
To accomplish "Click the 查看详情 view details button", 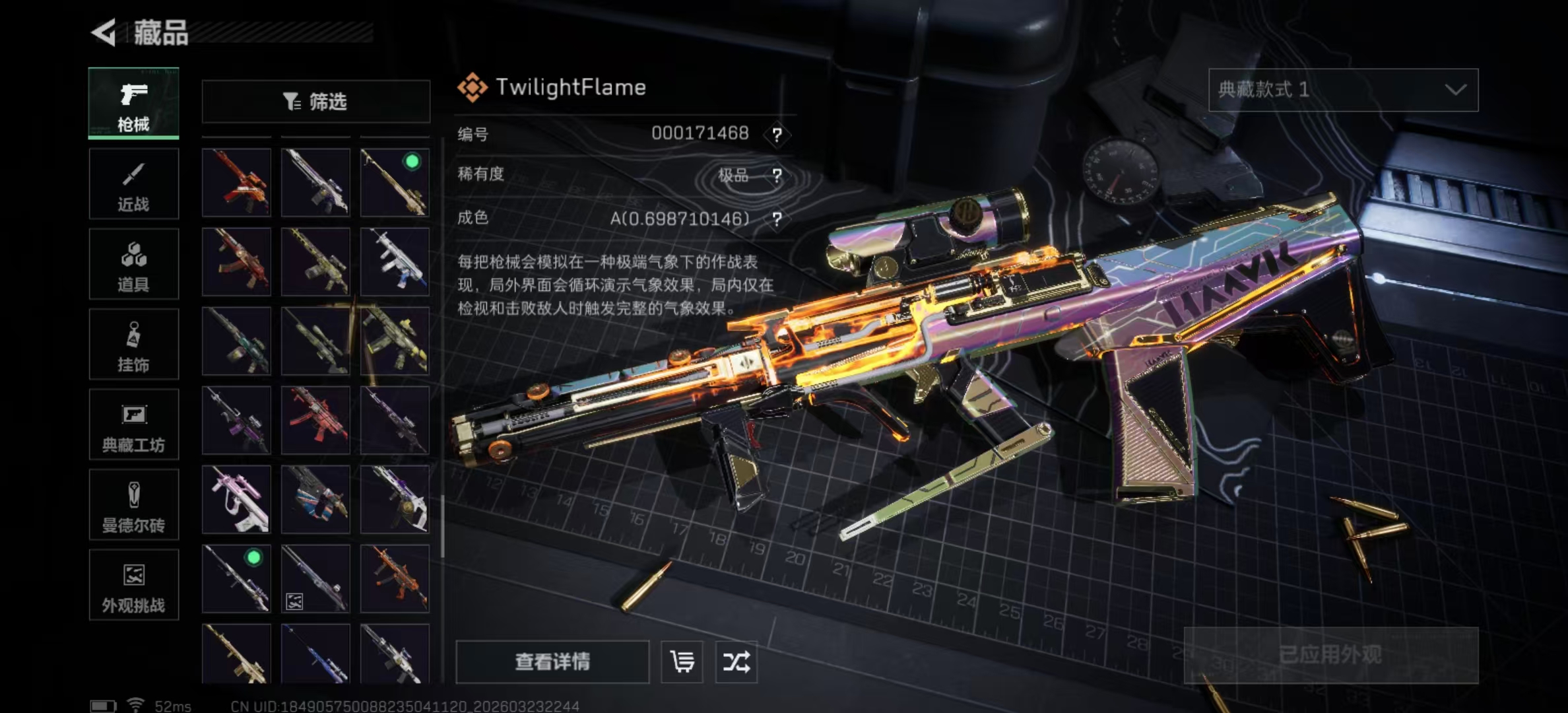I will 552,662.
